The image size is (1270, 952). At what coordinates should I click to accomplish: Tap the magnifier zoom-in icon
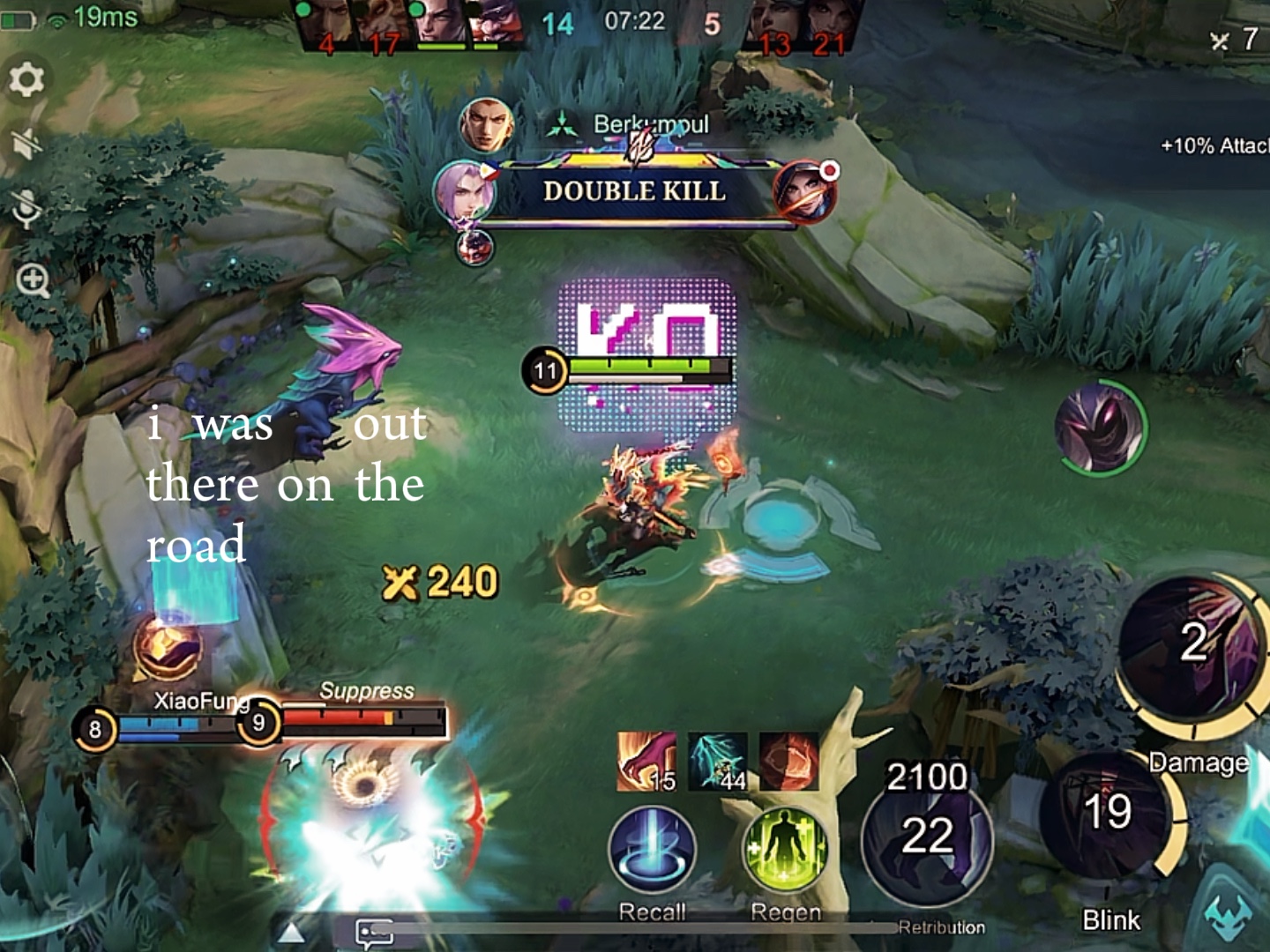click(33, 281)
